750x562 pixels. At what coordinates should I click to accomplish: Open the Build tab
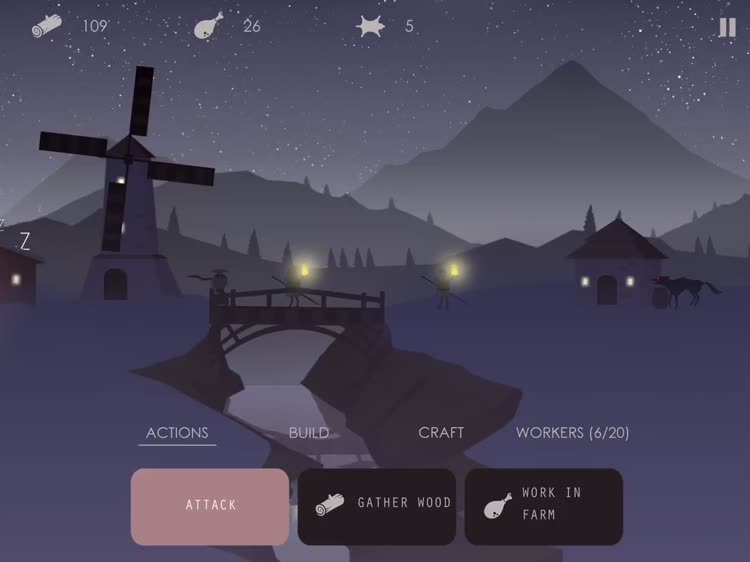point(308,433)
